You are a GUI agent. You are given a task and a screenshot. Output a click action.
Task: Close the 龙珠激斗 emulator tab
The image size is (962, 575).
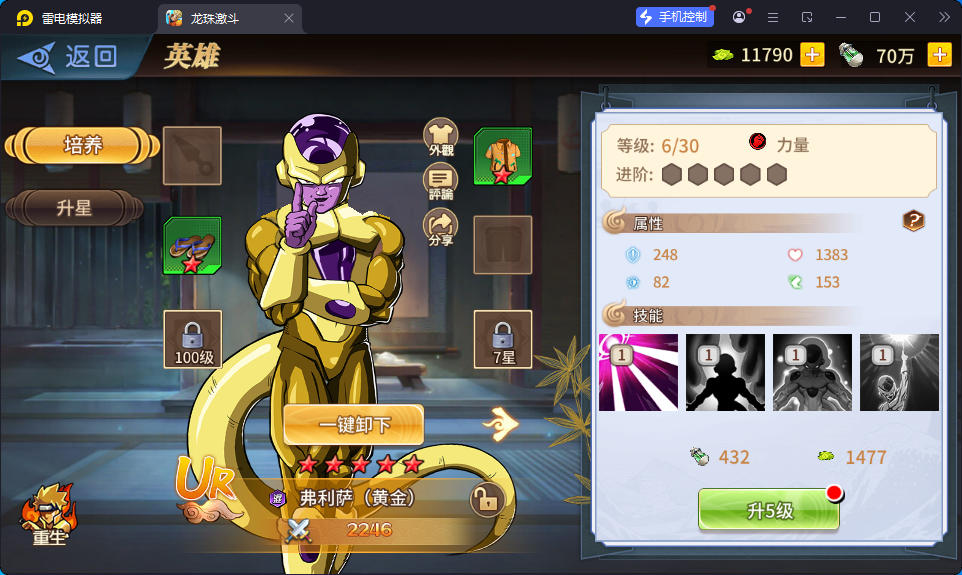pyautogui.click(x=289, y=18)
